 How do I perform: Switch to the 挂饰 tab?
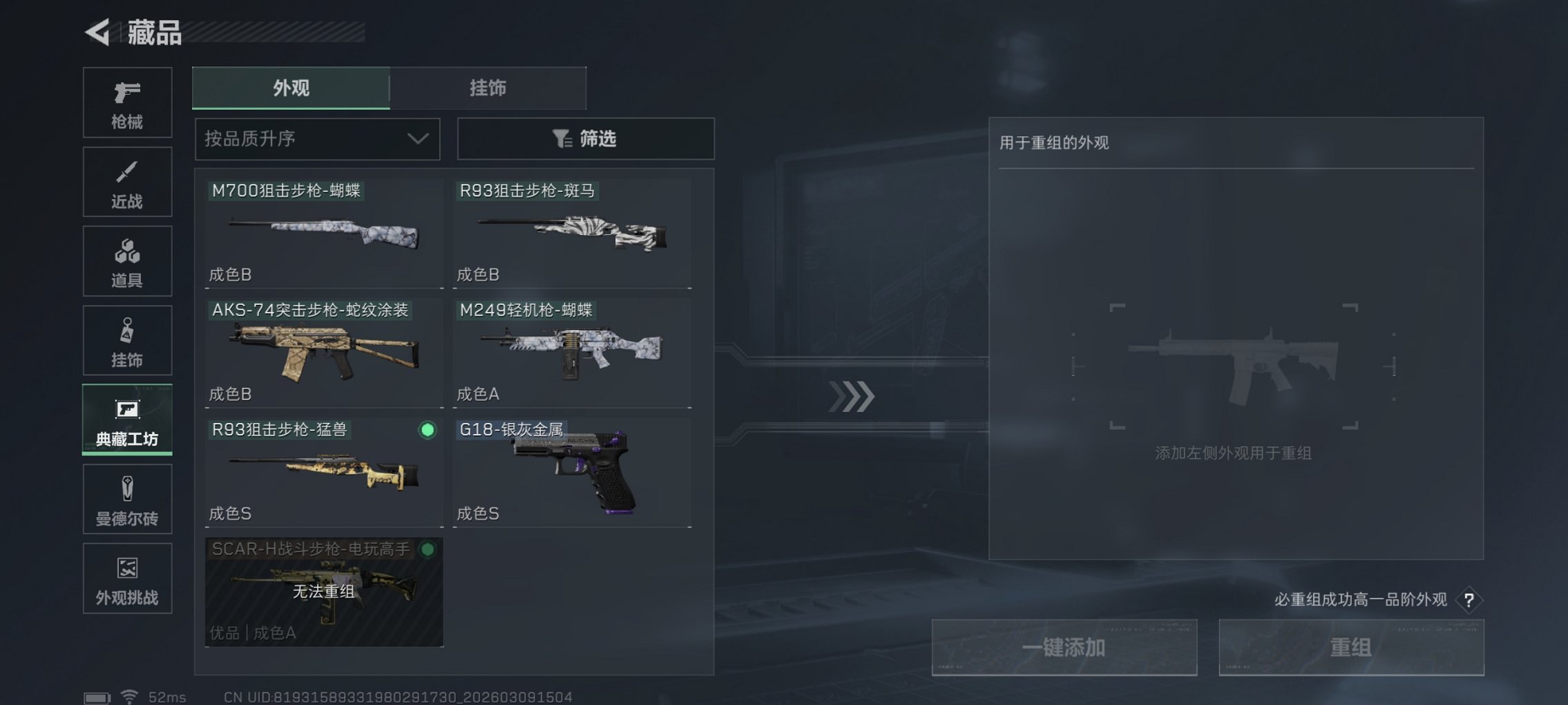[x=488, y=88]
